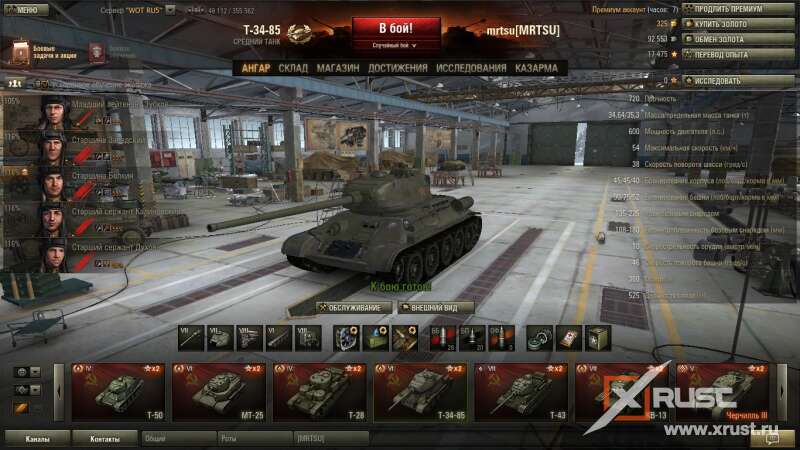Pick the Т-43 tank in the carousel
Image resolution: width=800 pixels, height=450 pixels.
(520, 392)
